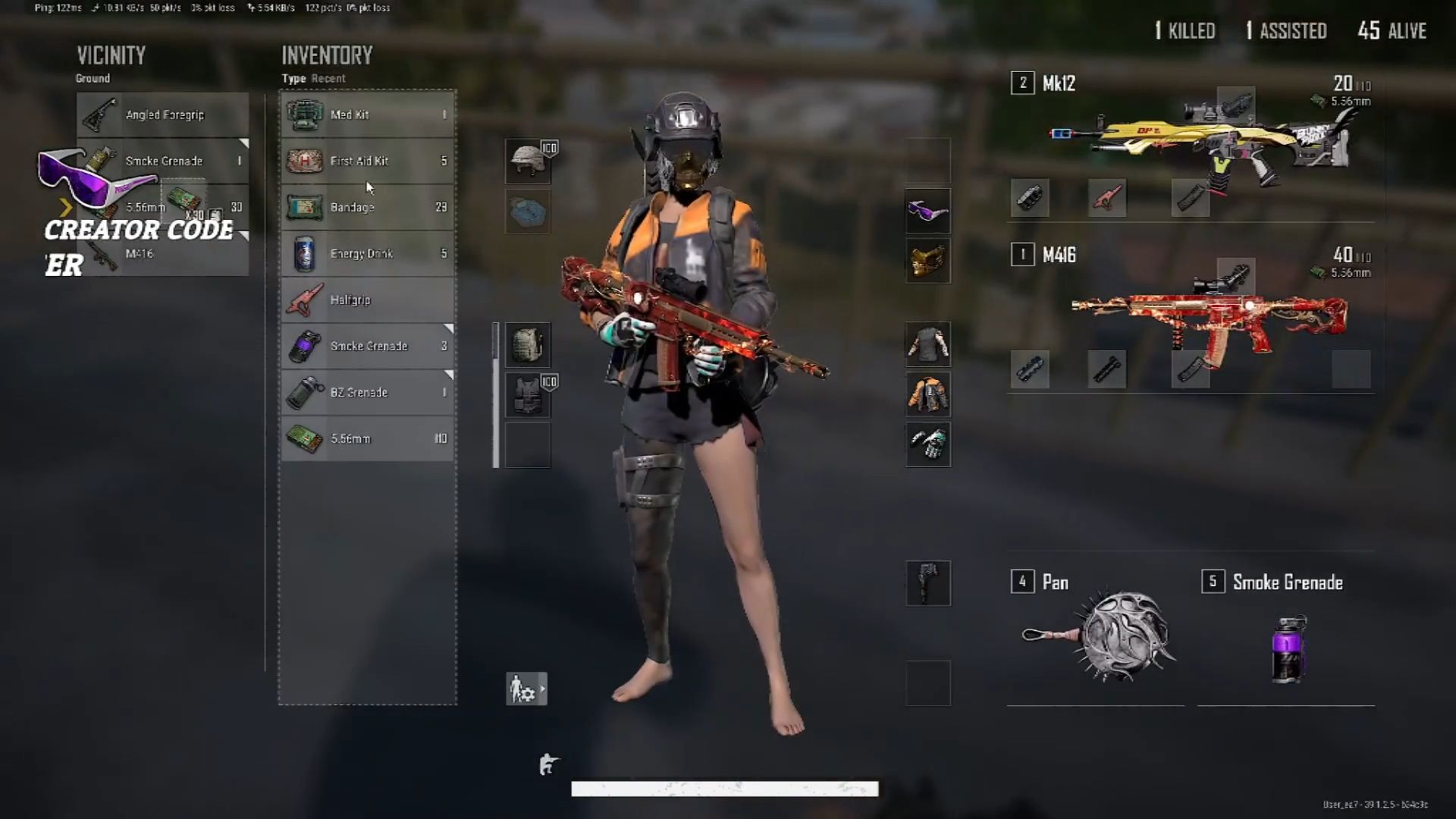Sort inventory by Recent
Image resolution: width=1456 pixels, height=819 pixels.
coord(328,78)
